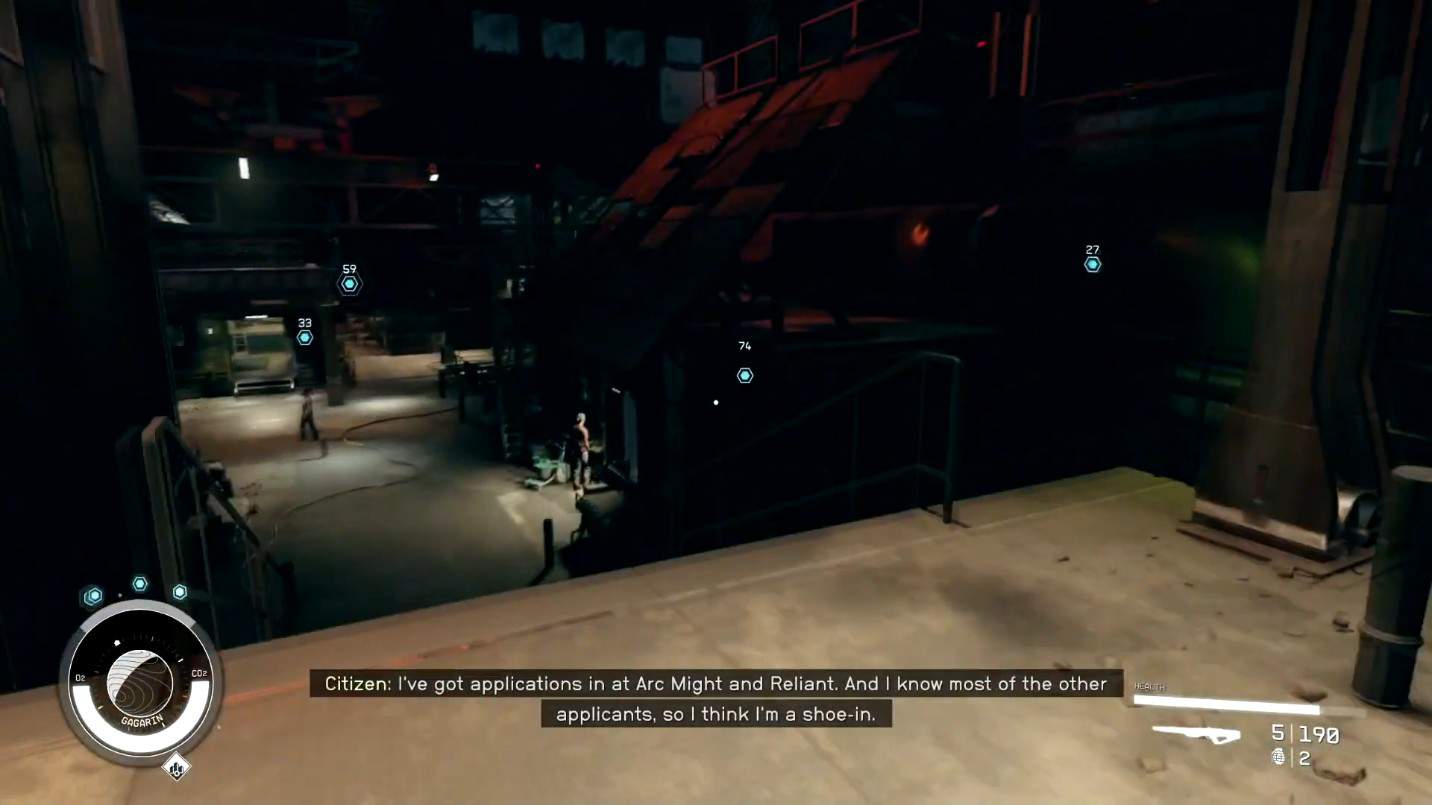The image size is (1432, 805).
Task: Select the objective marker showing 27
Action: point(1093,264)
